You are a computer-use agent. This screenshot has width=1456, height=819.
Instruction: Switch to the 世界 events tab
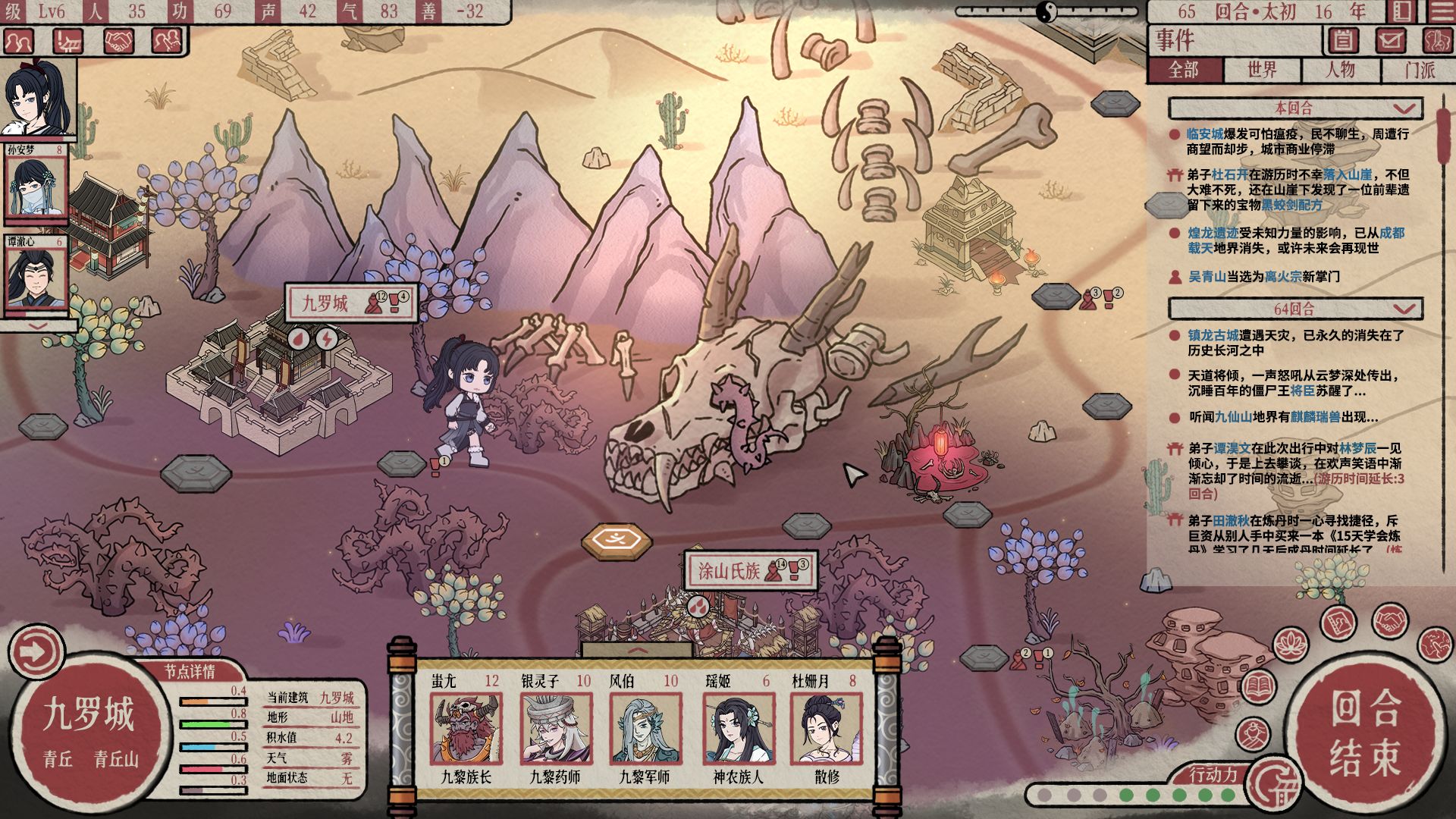click(1262, 70)
